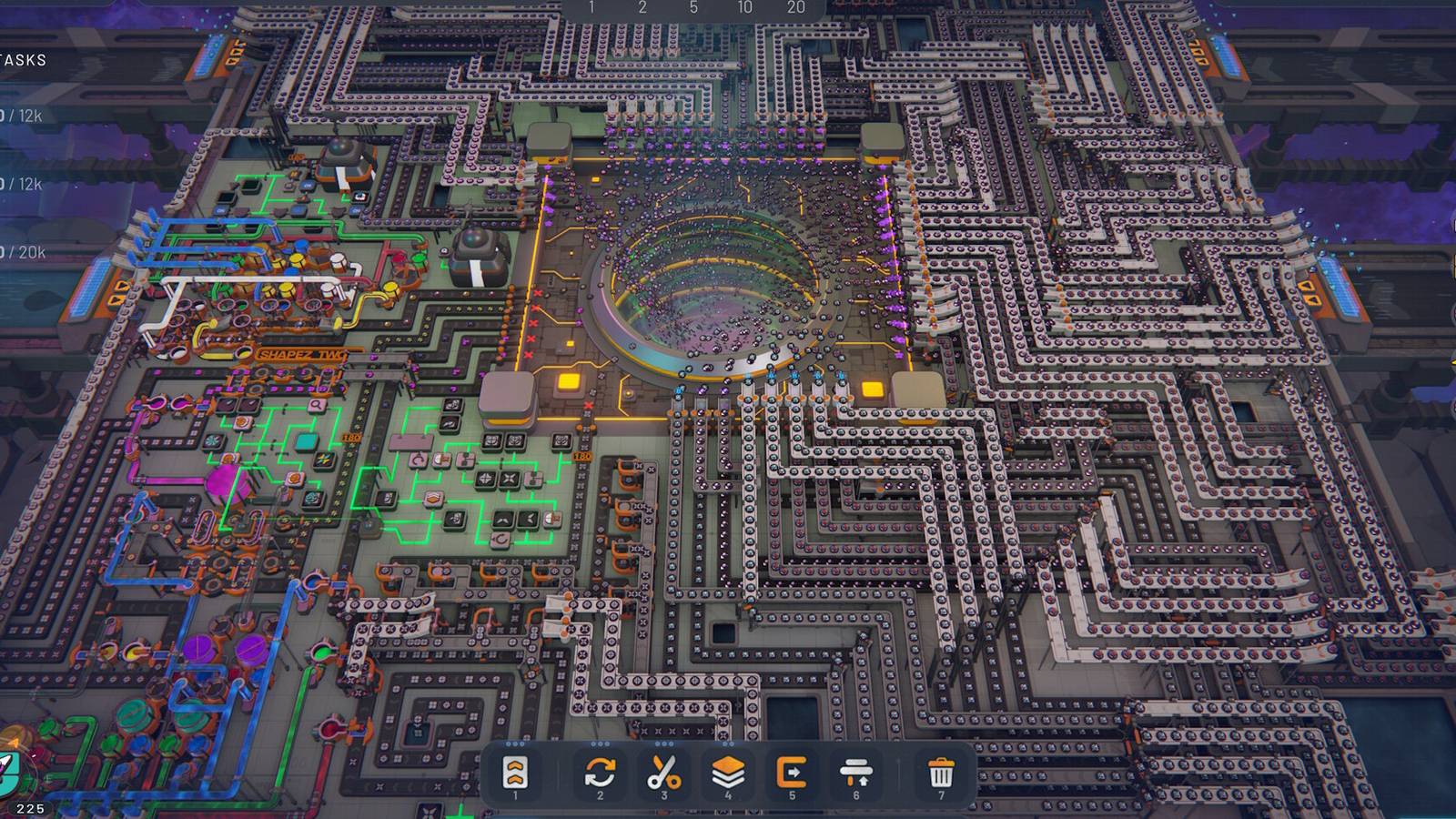Pick the scissors cutter tool

click(x=664, y=773)
